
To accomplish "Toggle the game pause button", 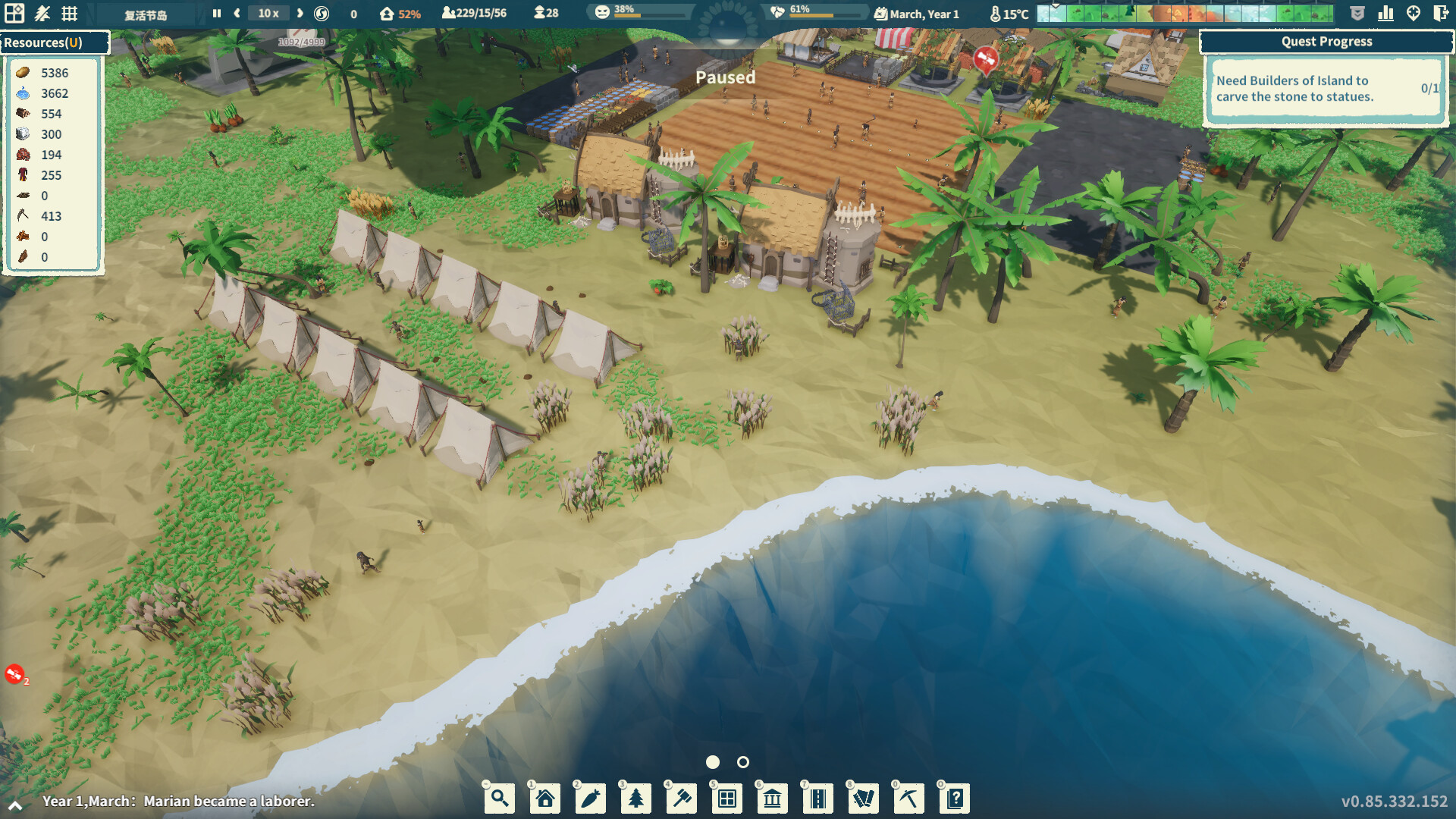I will [x=216, y=13].
